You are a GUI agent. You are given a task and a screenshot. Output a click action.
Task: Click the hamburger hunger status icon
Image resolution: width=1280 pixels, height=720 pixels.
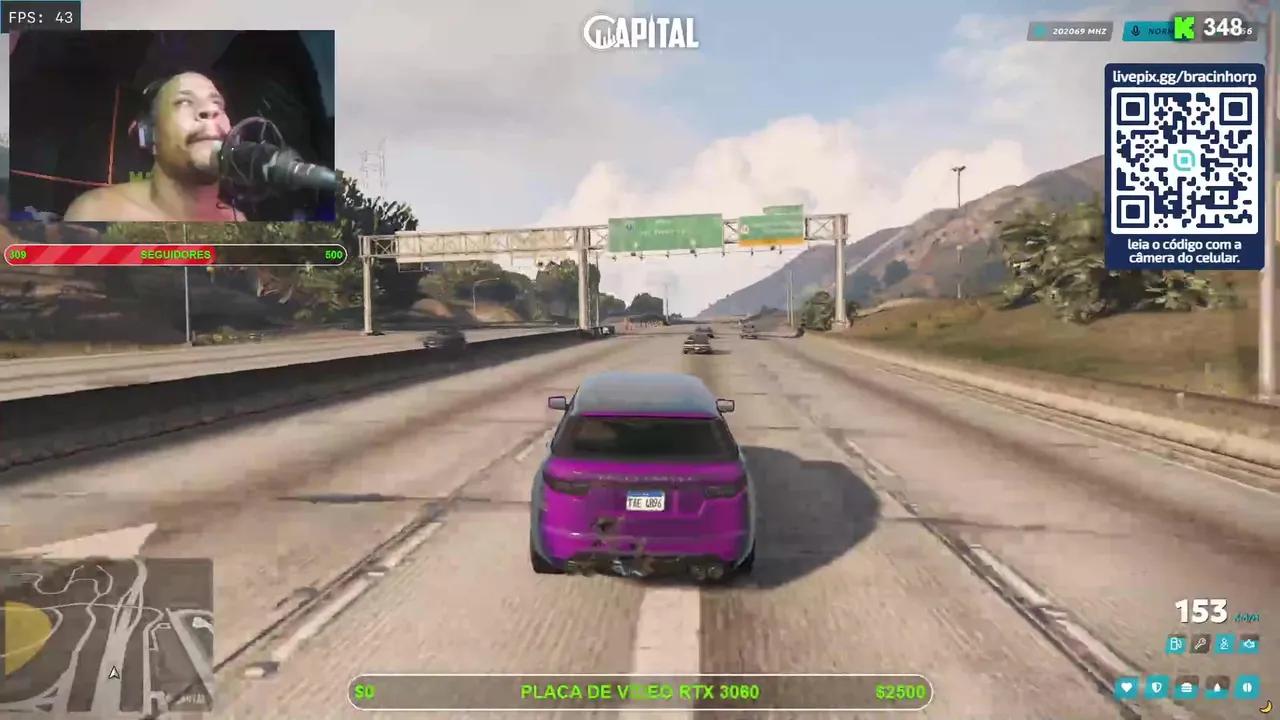pos(1186,687)
